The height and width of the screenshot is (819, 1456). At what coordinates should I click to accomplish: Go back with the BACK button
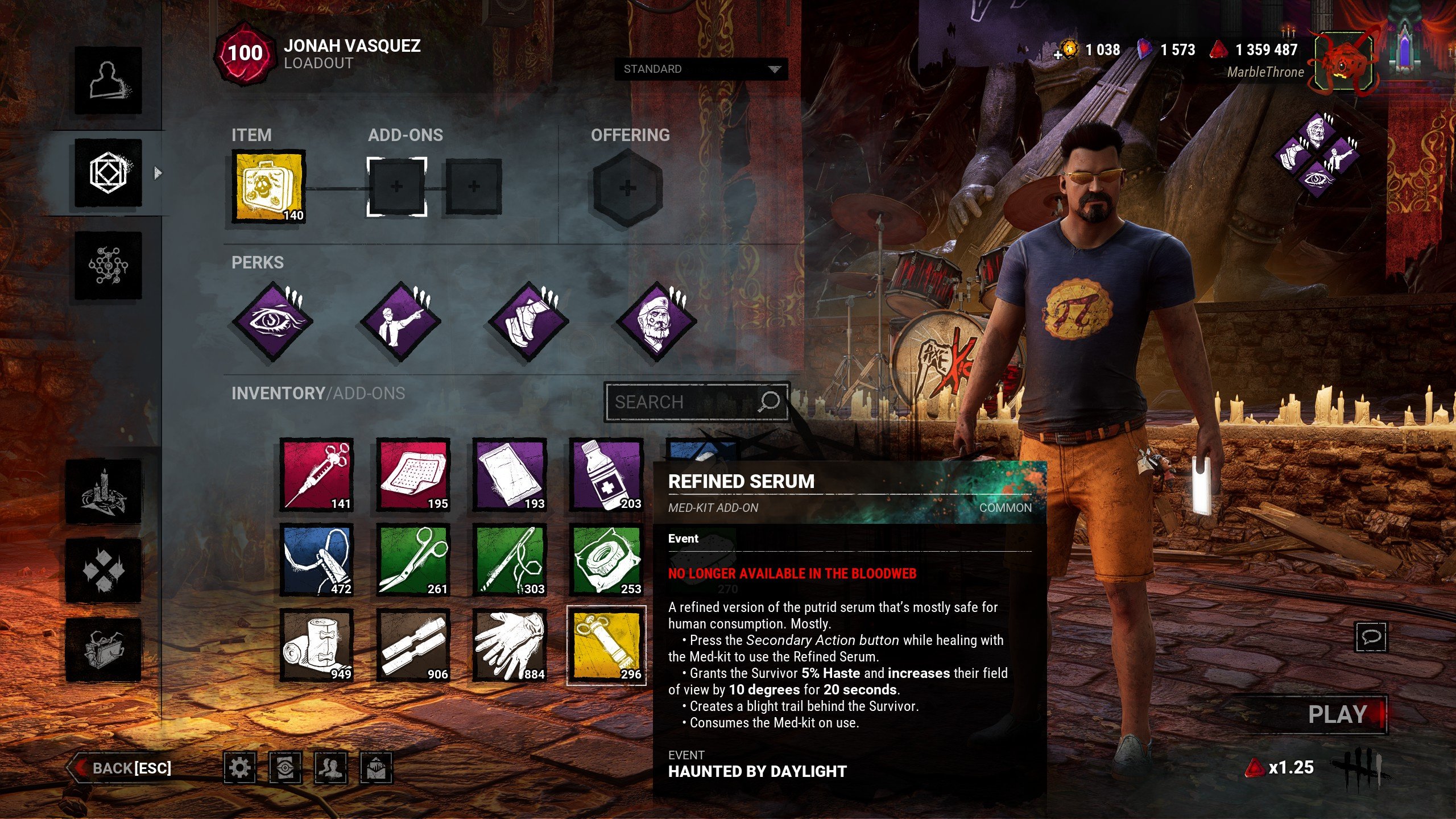point(122,768)
